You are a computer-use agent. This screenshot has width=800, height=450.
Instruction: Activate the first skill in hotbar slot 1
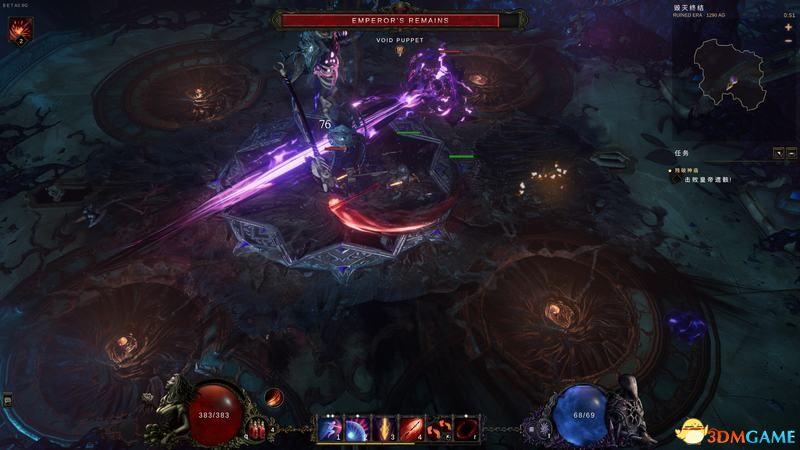point(329,428)
